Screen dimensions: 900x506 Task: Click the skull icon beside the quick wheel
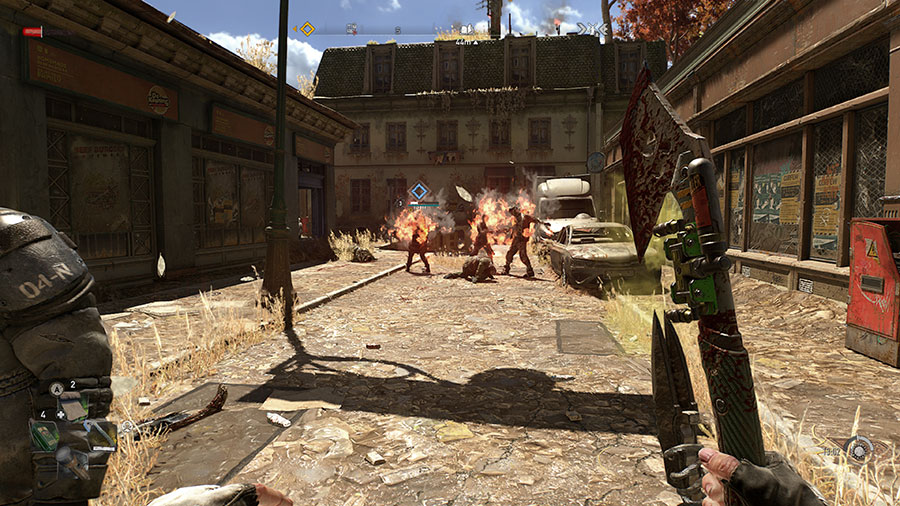point(127,427)
